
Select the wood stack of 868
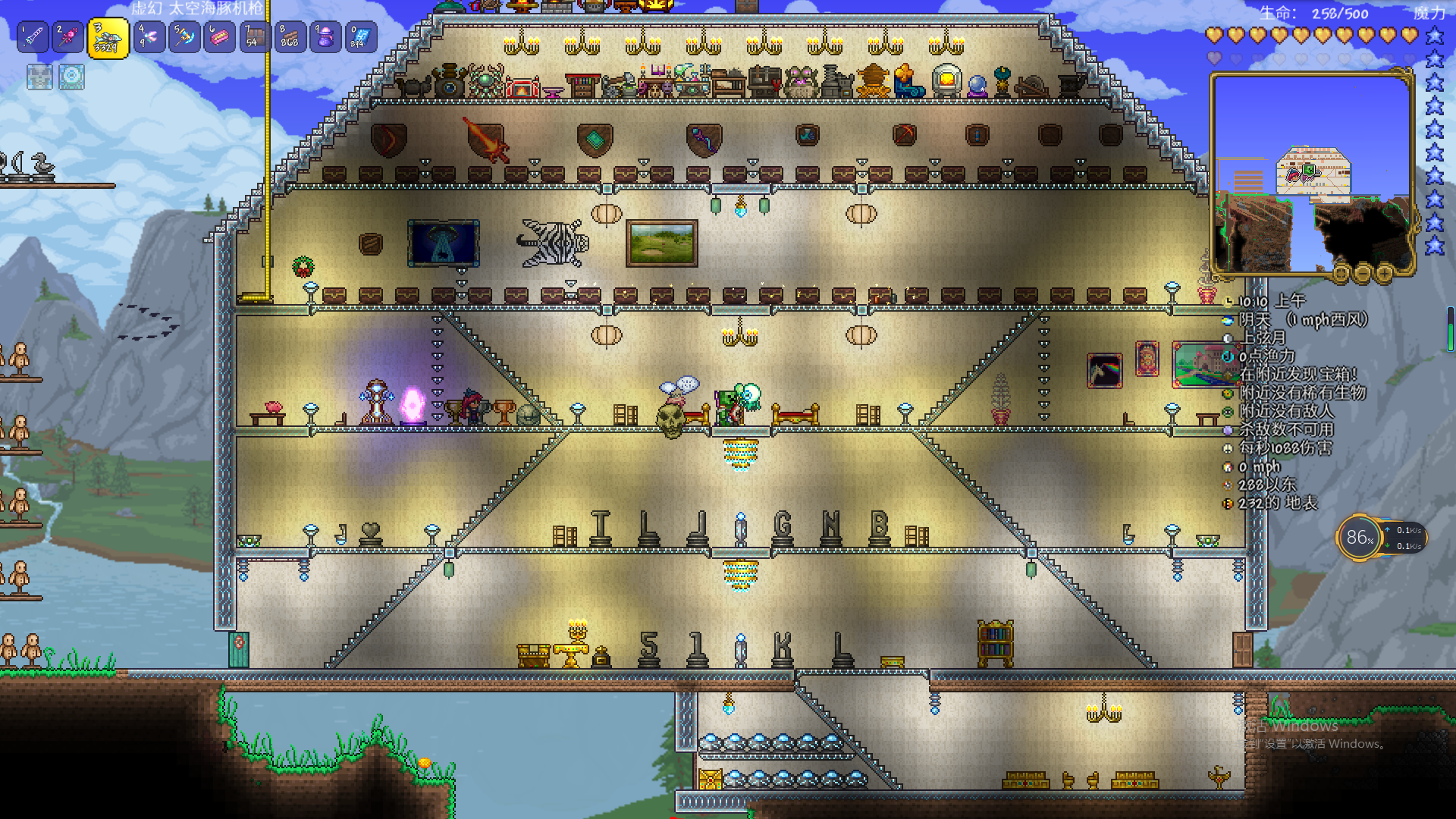point(290,36)
